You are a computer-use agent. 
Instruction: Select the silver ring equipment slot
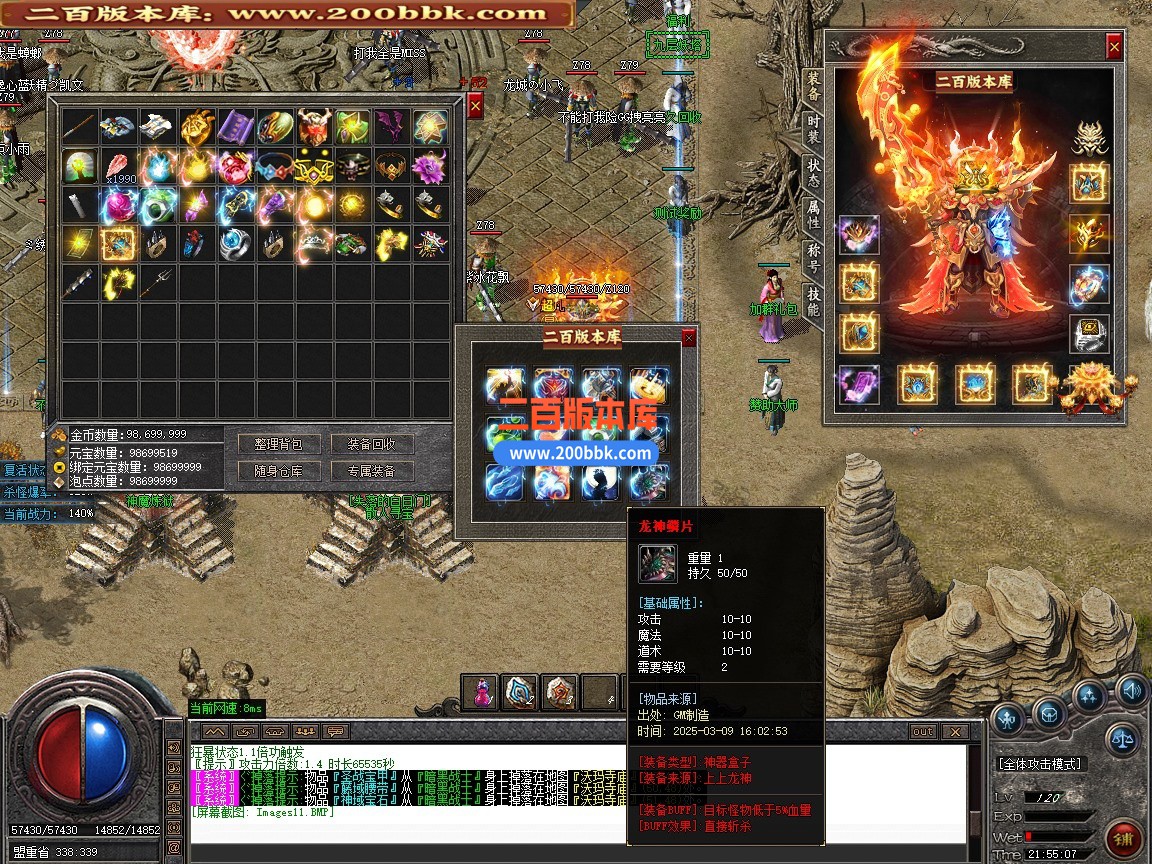pos(1089,333)
